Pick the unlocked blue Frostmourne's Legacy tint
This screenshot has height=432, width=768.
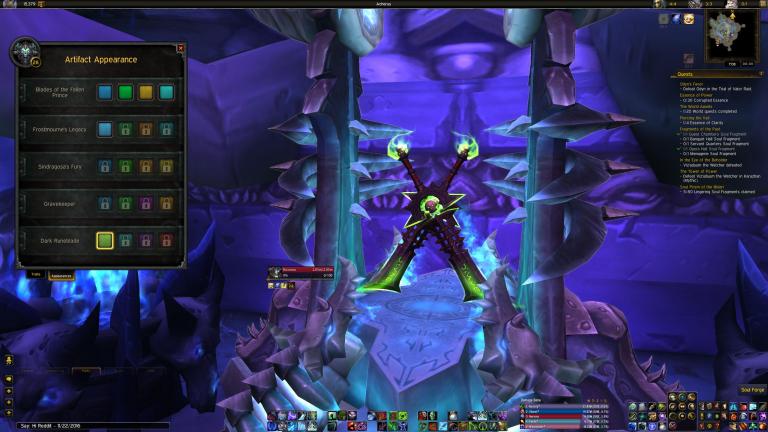pyautogui.click(x=104, y=129)
